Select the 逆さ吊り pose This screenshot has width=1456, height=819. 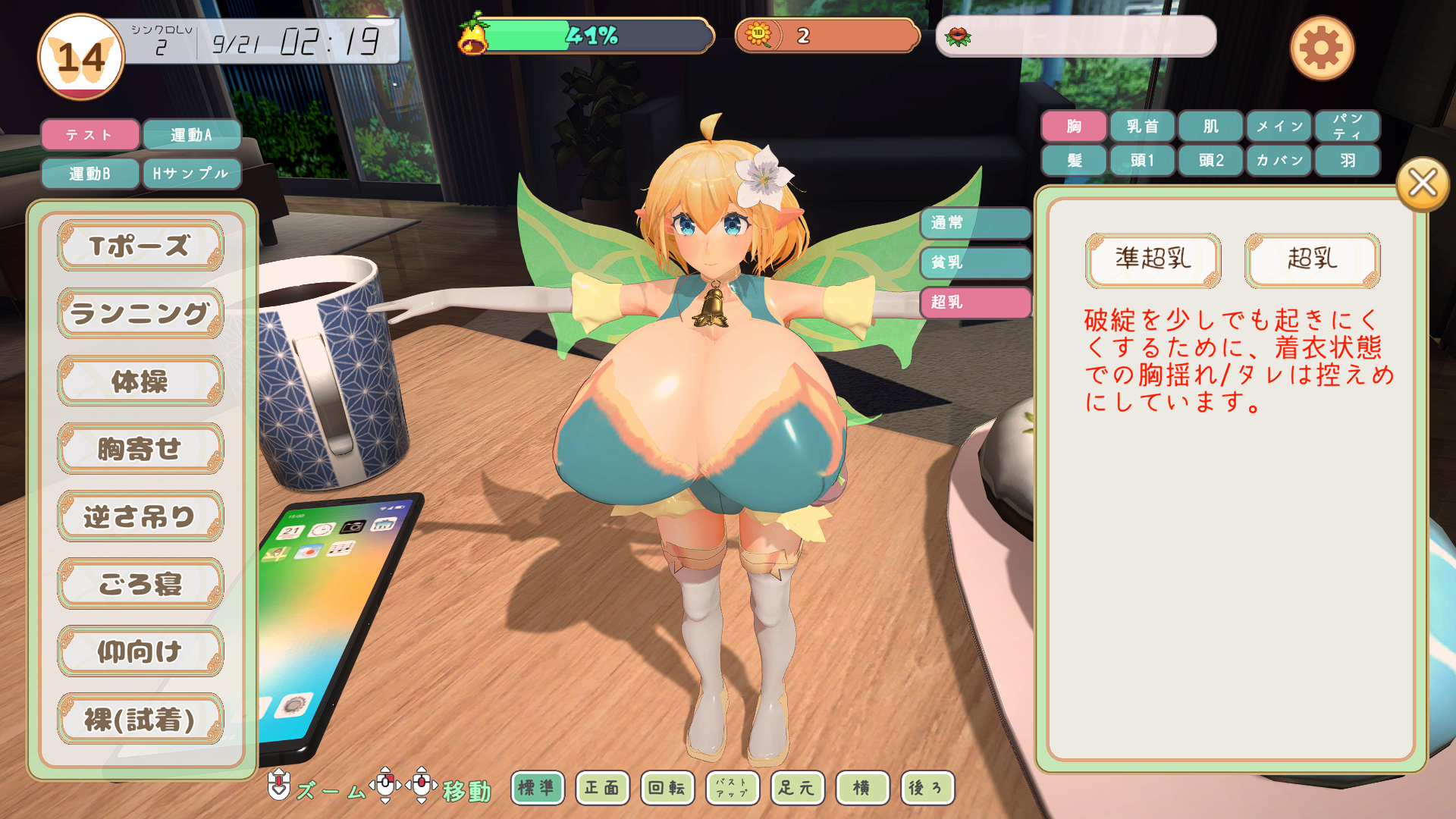pyautogui.click(x=140, y=516)
